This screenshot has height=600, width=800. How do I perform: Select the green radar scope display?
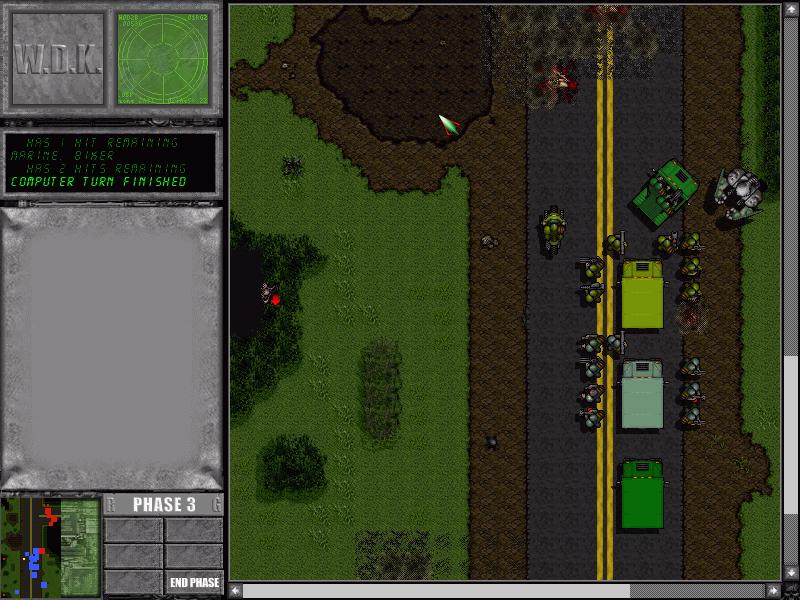click(163, 59)
